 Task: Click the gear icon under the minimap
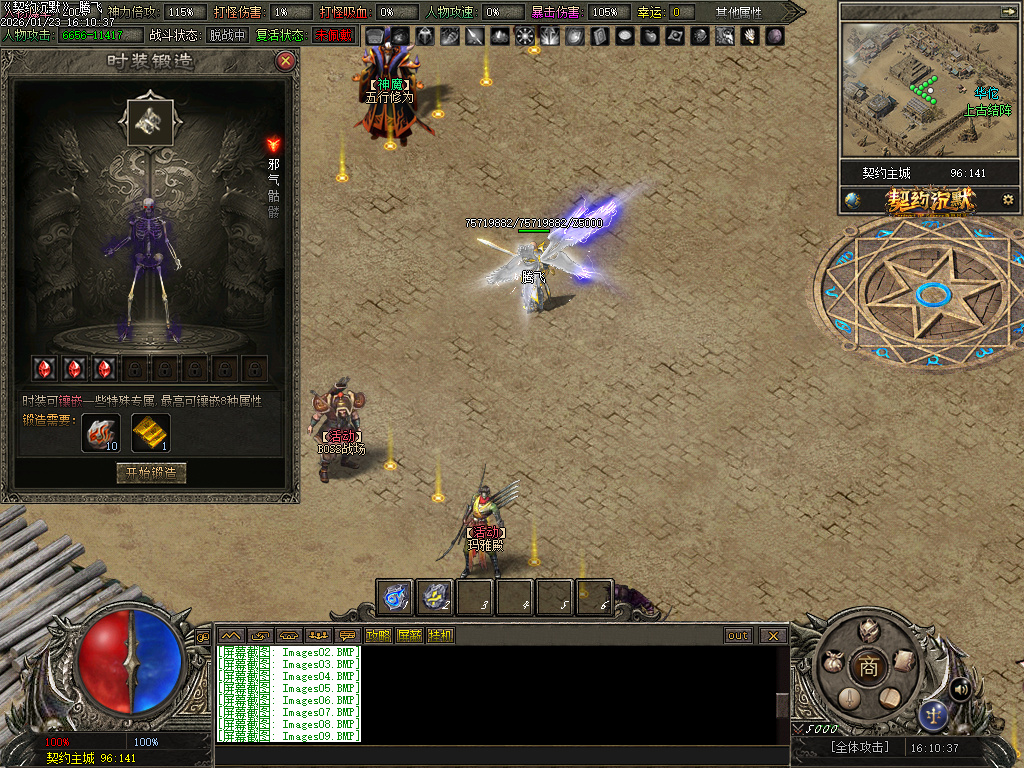[1008, 200]
